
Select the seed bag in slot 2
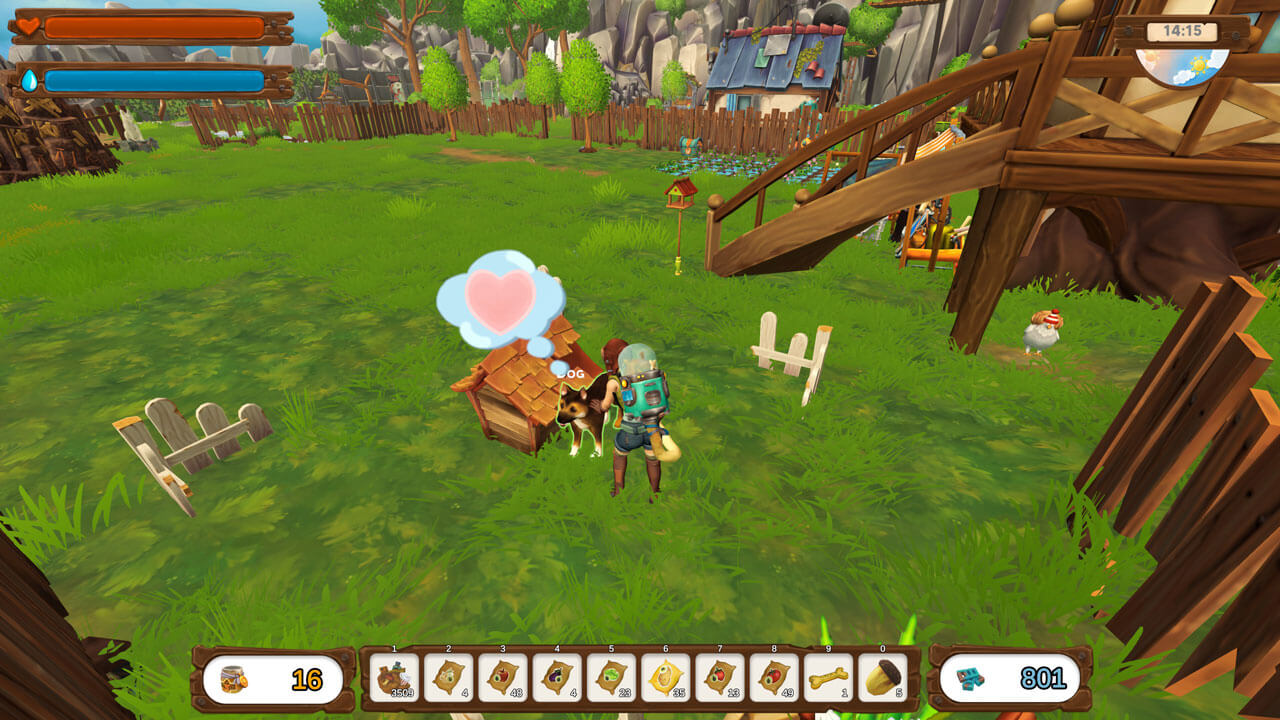[448, 678]
